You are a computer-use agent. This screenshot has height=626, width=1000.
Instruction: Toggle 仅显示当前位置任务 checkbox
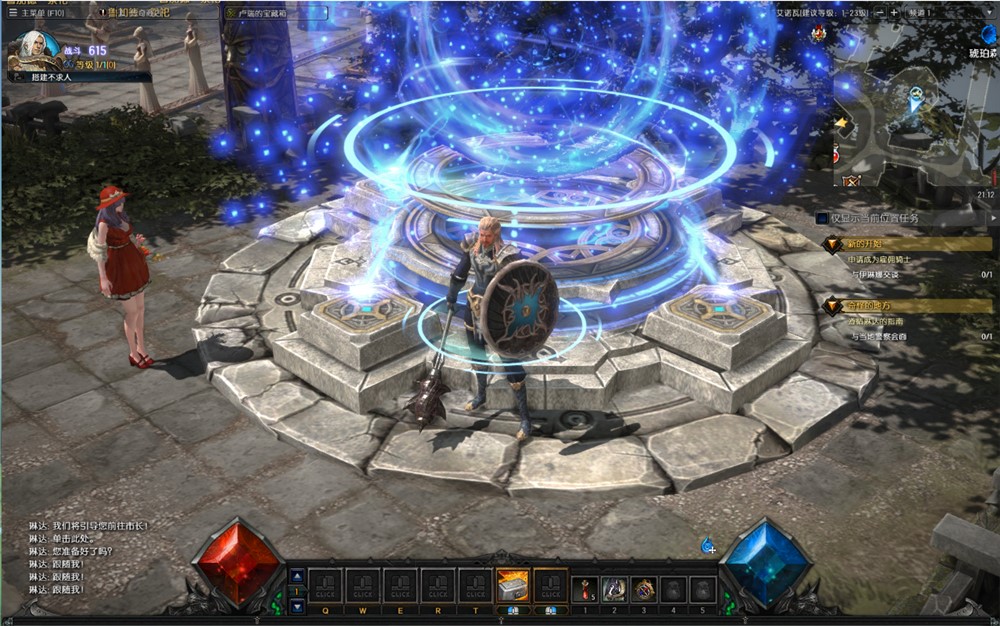point(822,217)
